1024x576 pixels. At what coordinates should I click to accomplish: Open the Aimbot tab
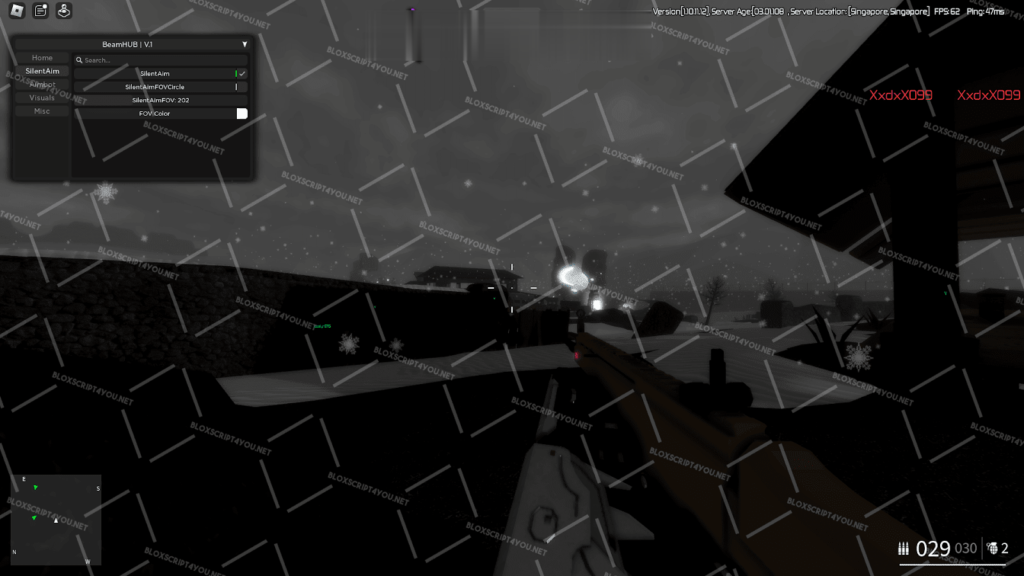point(42,85)
